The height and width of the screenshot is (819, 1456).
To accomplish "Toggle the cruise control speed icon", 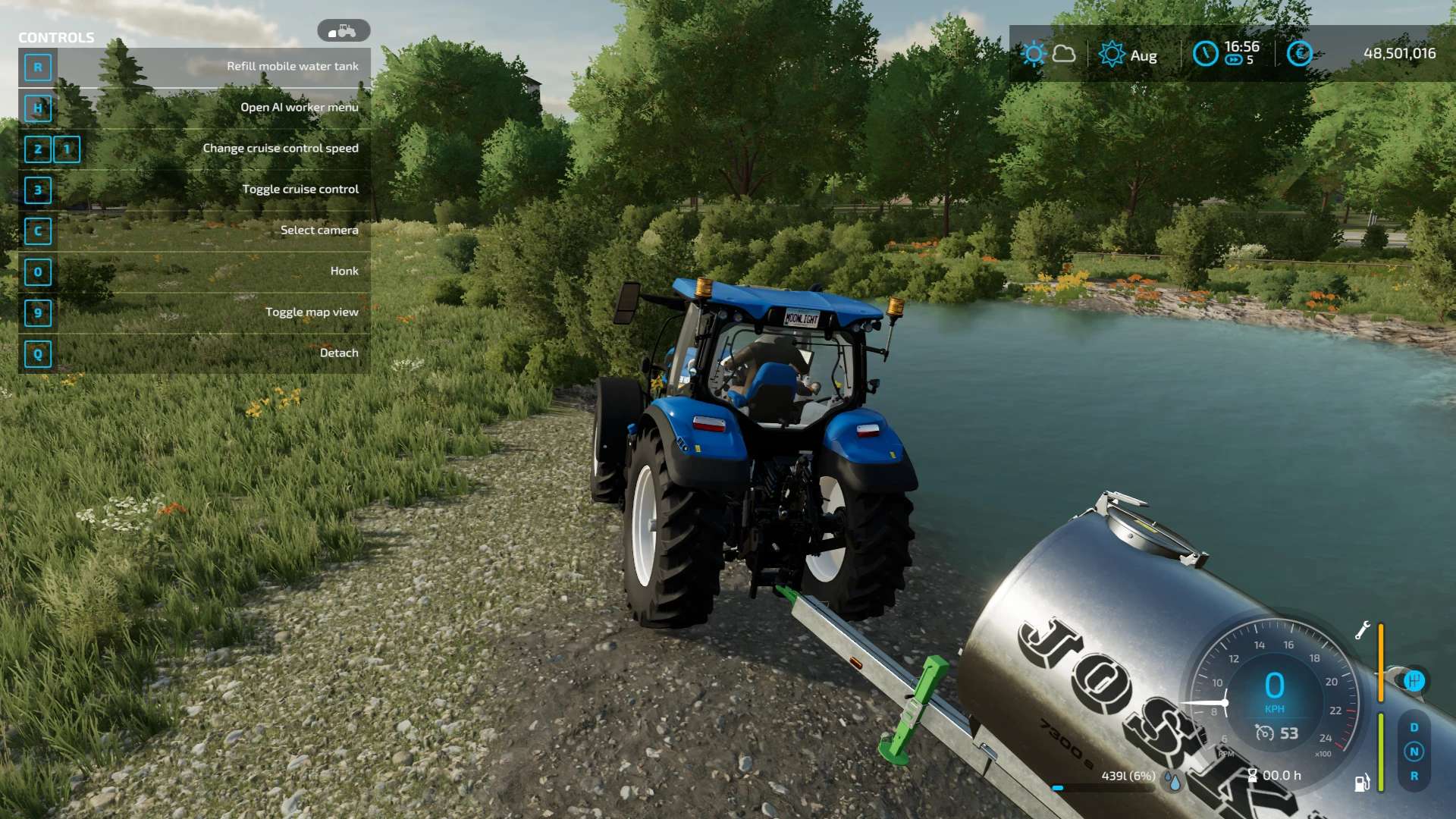I will coord(1264,733).
